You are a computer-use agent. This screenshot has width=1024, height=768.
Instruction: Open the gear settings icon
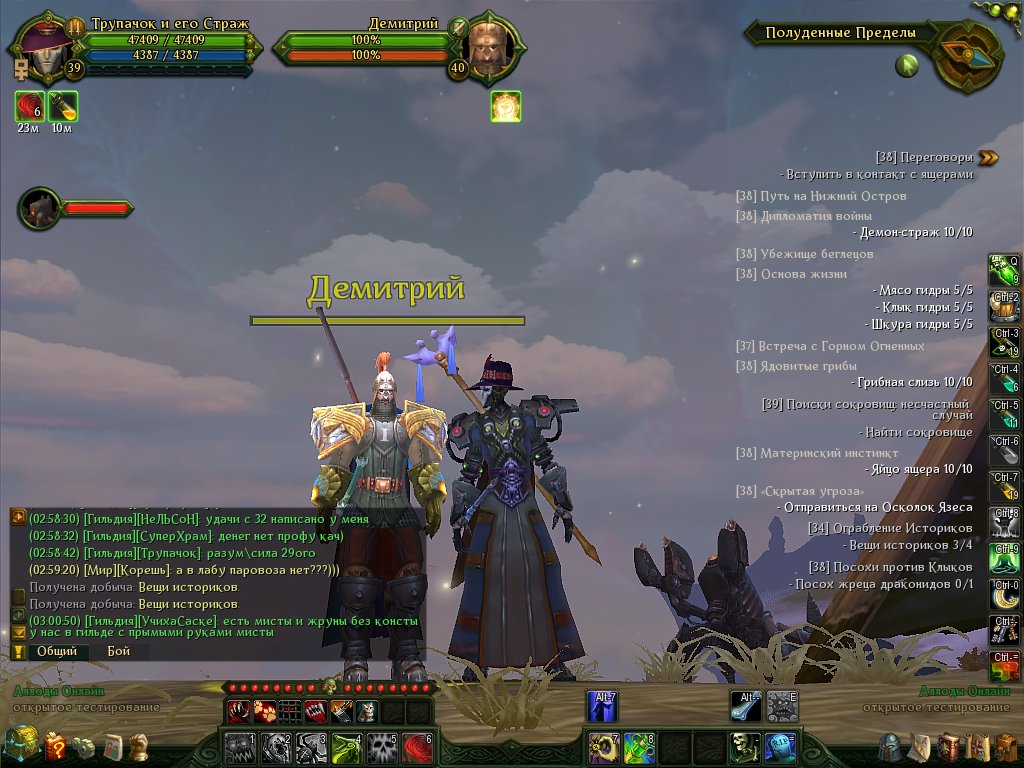[x=84, y=746]
